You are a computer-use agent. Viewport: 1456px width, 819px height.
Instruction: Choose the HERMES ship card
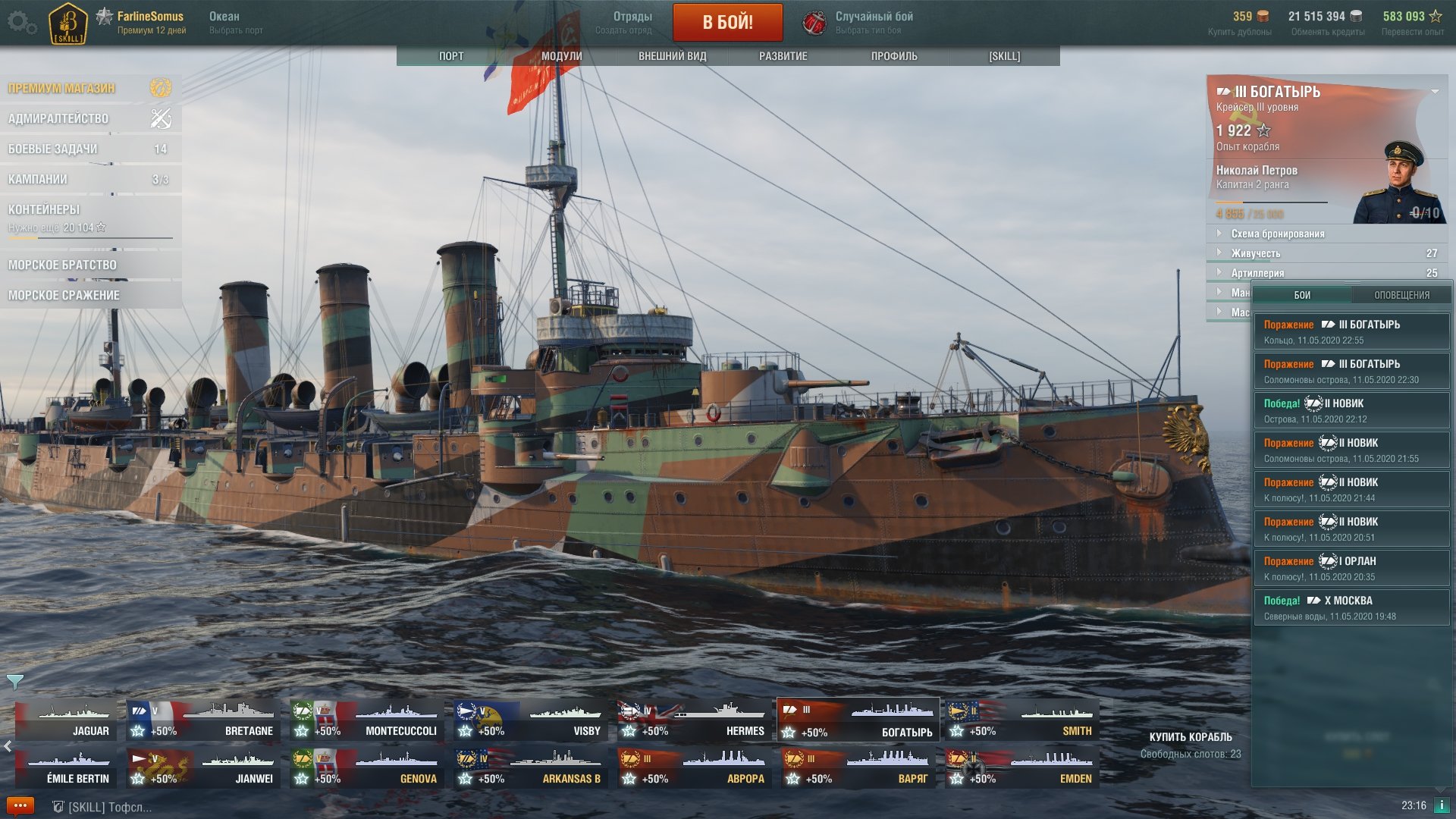(x=693, y=720)
